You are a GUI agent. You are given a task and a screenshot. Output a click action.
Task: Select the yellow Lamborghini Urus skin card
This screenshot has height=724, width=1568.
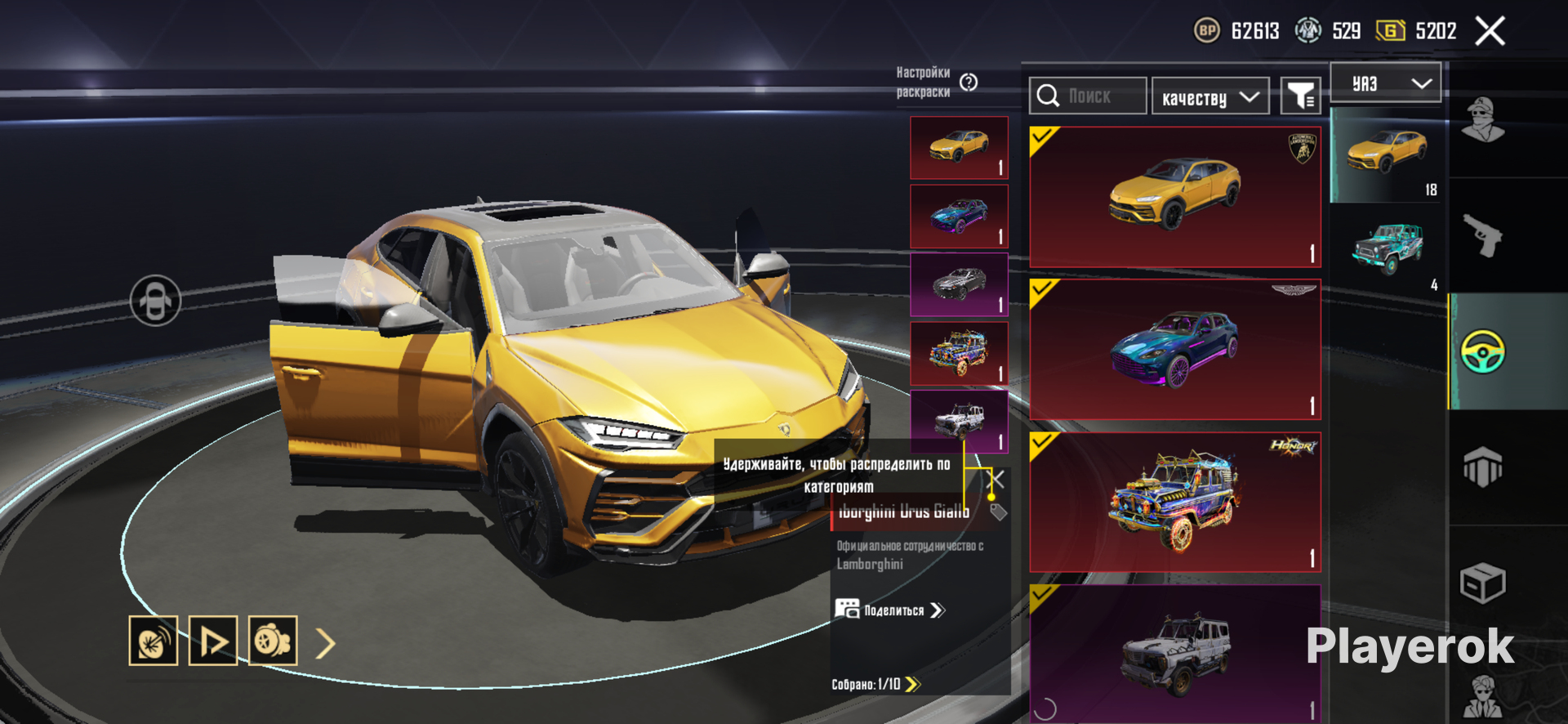[x=1174, y=197]
